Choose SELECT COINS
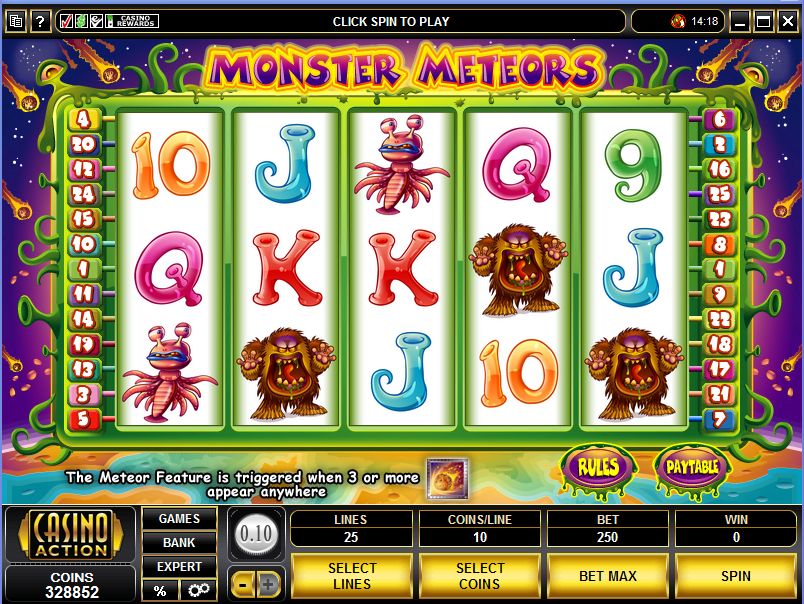This screenshot has height=604, width=804. point(480,576)
